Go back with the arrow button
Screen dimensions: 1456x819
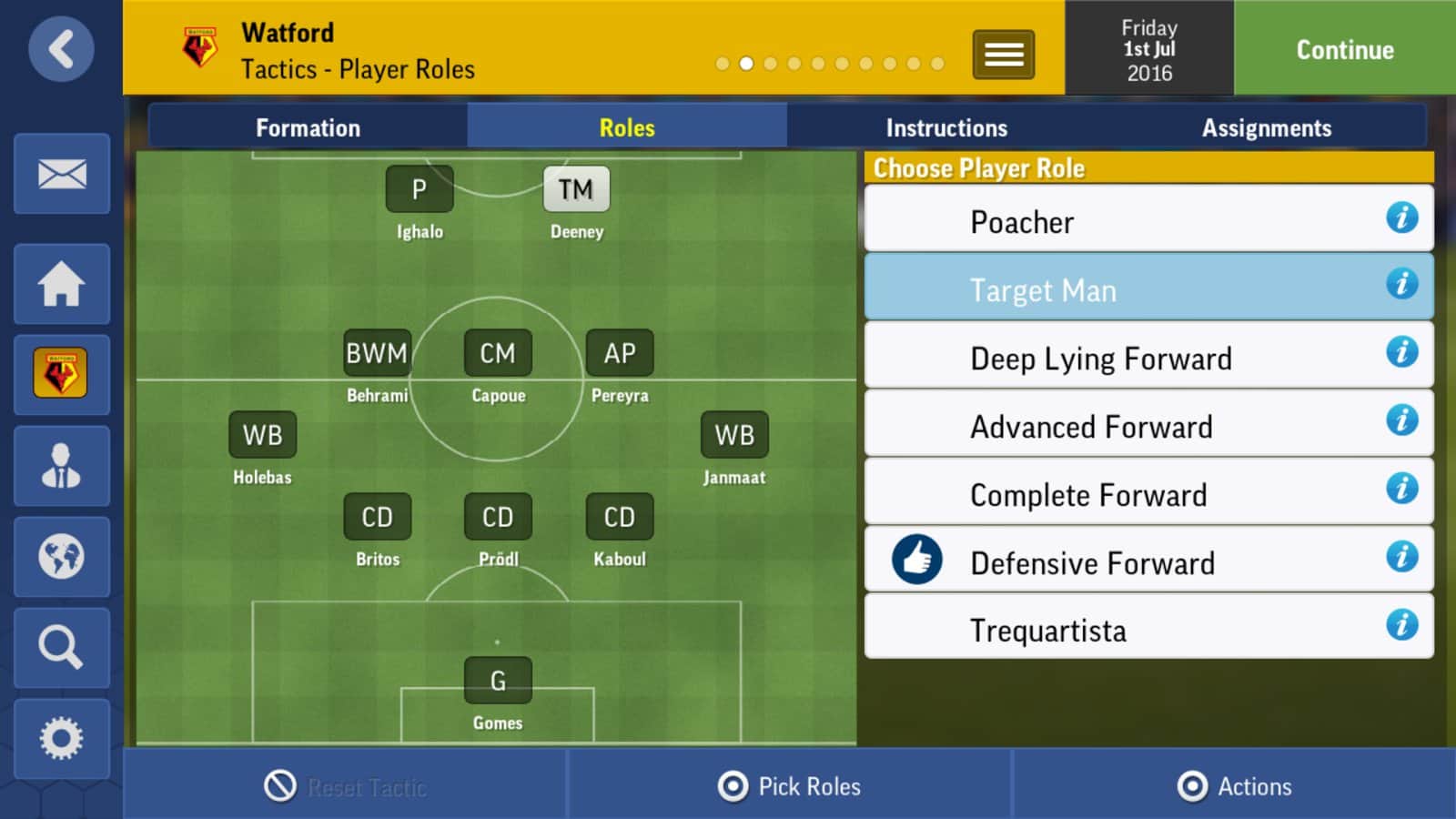(x=61, y=49)
